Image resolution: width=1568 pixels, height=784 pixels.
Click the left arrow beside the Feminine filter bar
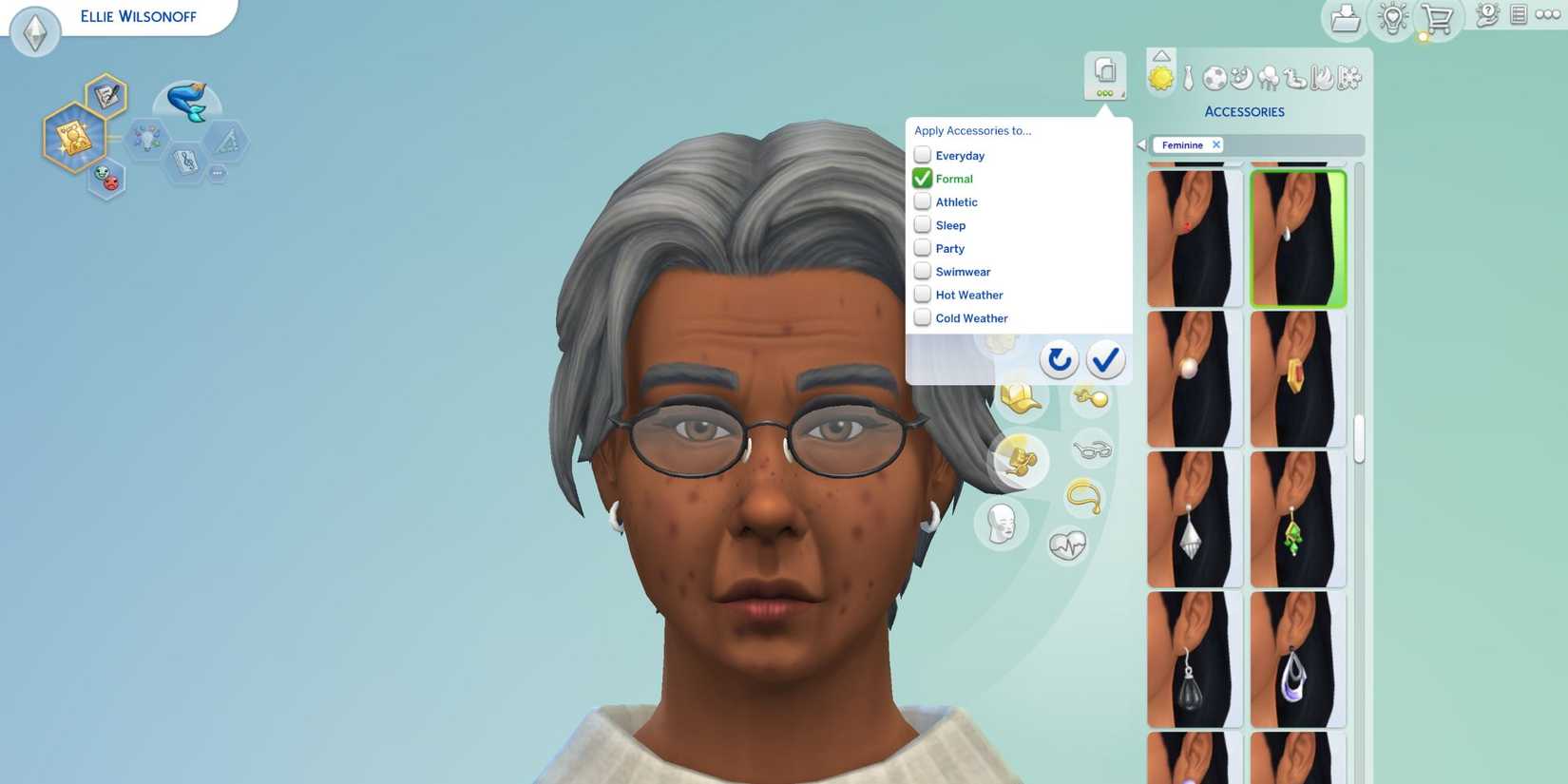tap(1140, 144)
